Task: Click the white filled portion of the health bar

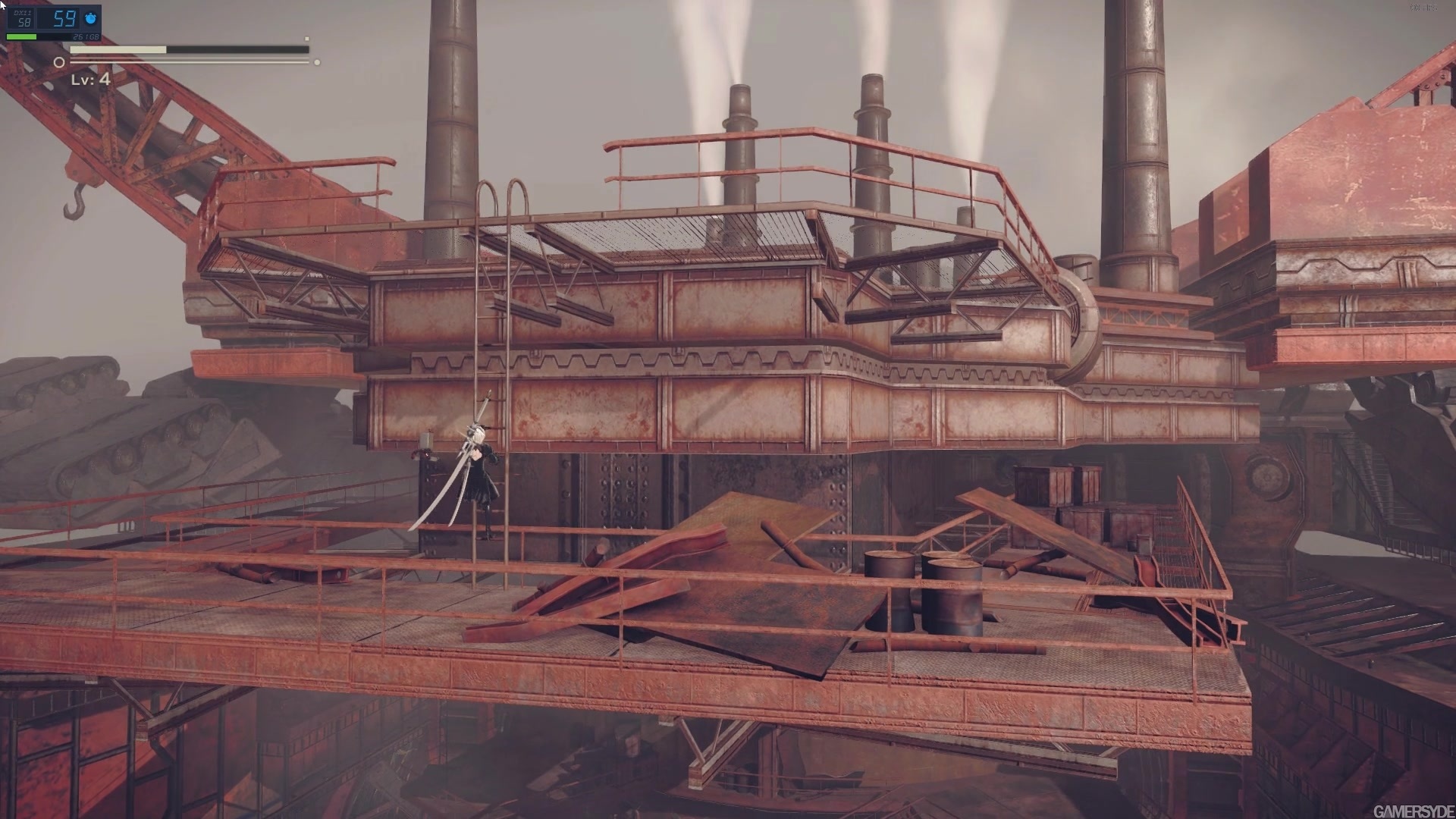Action: click(x=118, y=49)
